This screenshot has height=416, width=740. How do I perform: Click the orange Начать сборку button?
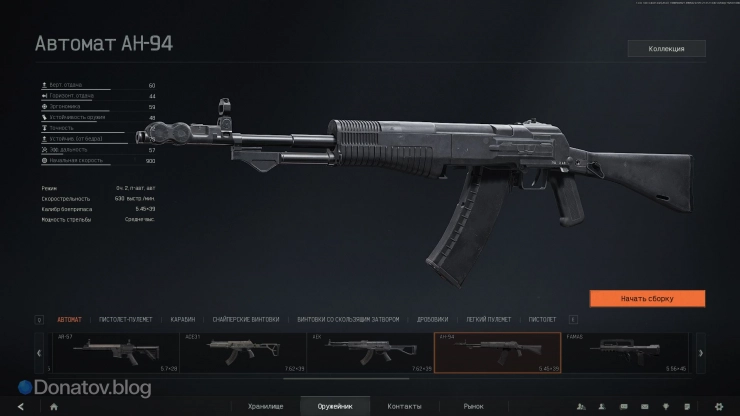[647, 298]
